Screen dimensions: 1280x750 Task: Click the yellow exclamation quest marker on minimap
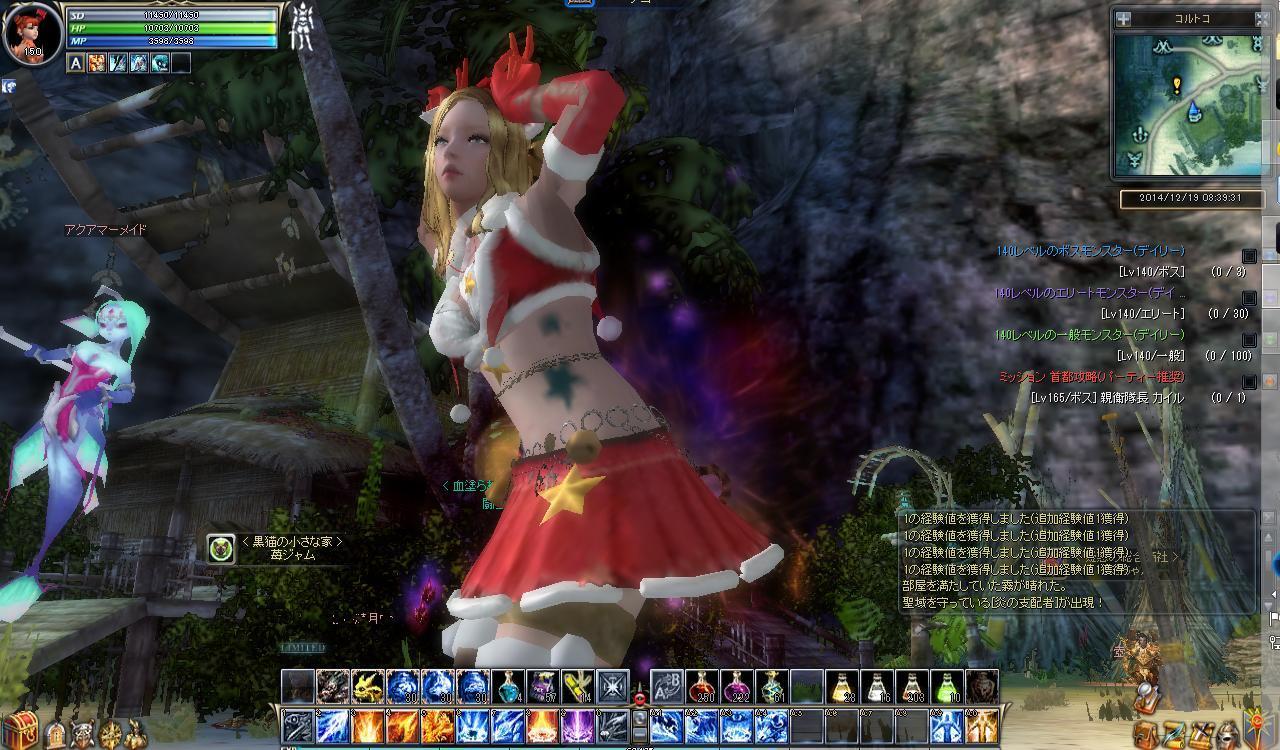pos(1177,86)
